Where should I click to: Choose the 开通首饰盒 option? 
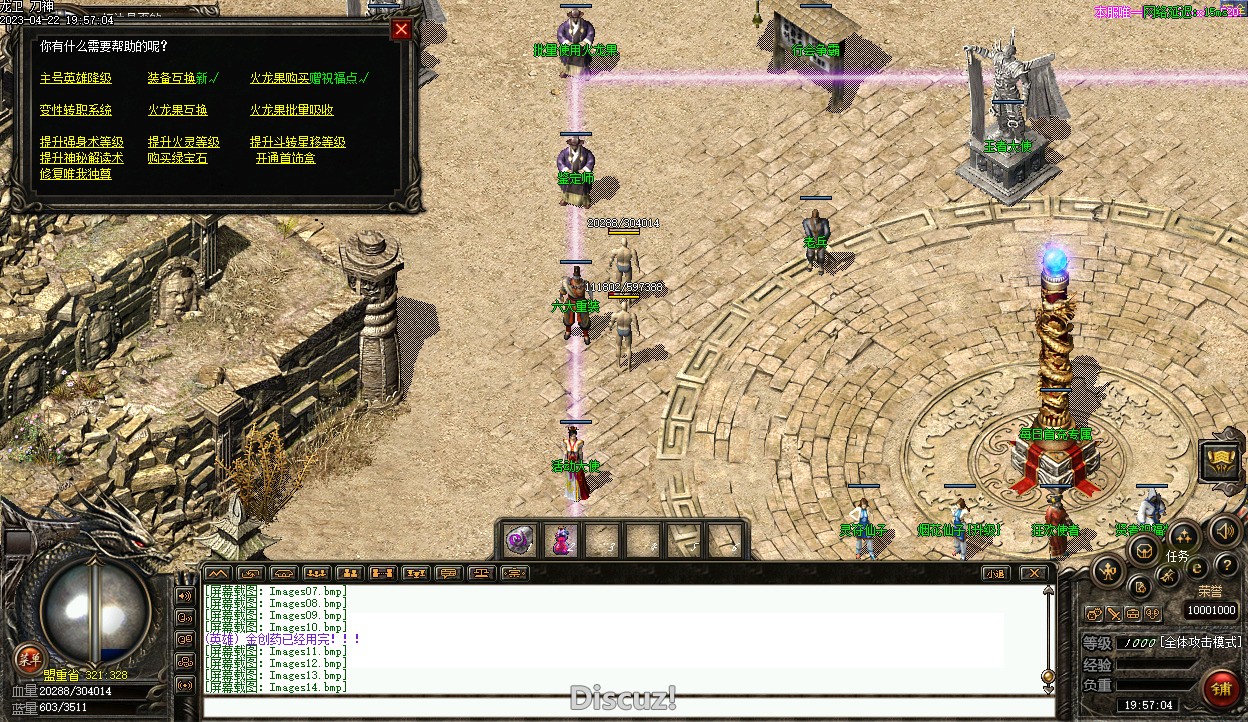(285, 158)
